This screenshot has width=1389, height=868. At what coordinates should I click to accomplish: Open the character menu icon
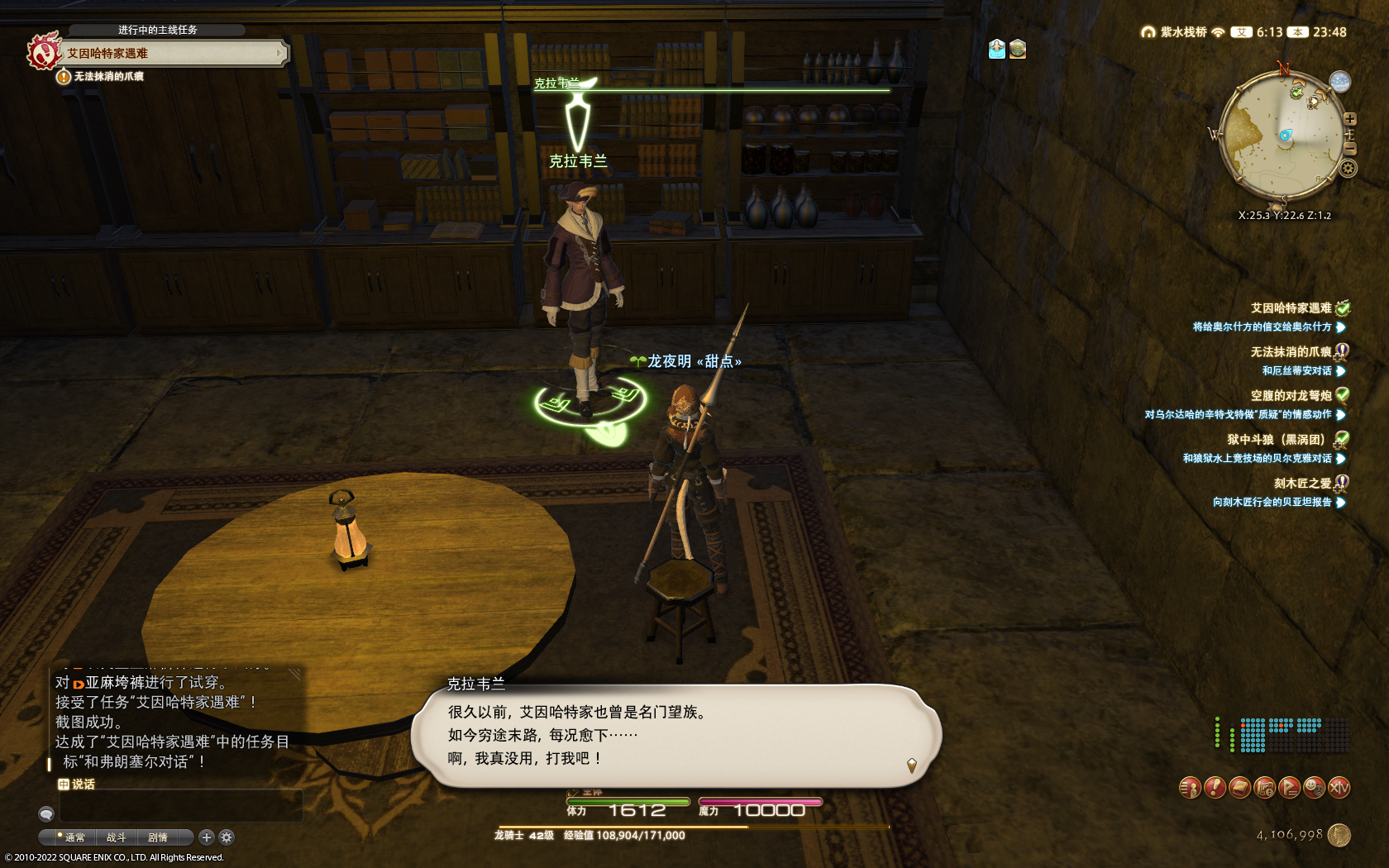point(1190,788)
